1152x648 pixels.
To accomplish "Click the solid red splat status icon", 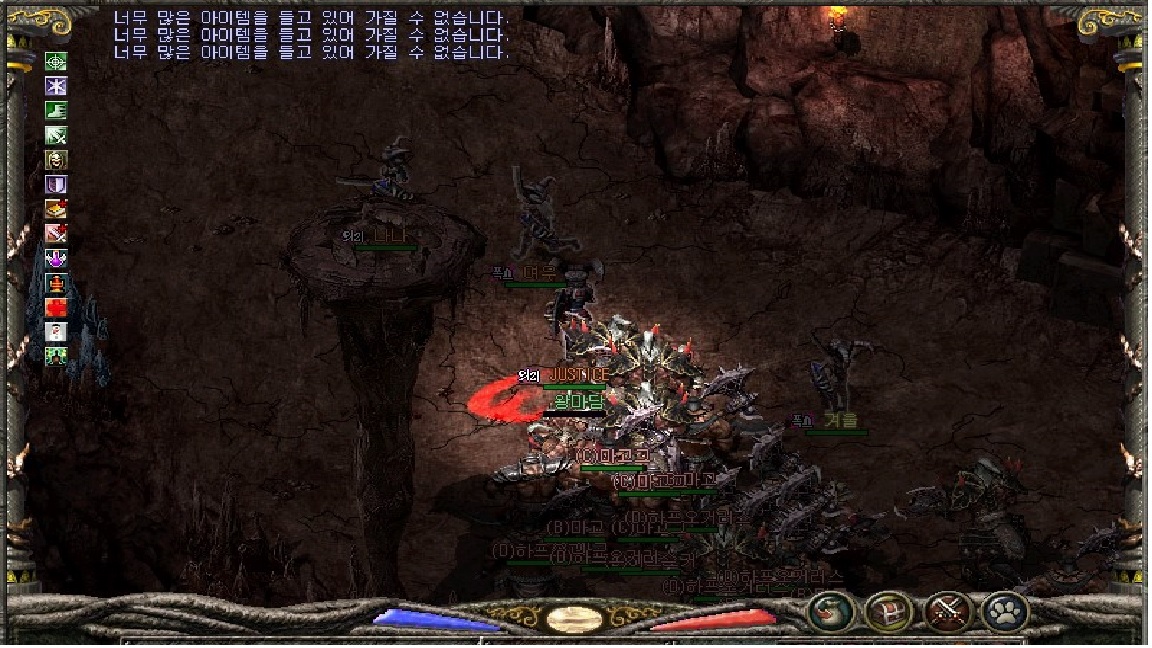I will click(56, 308).
